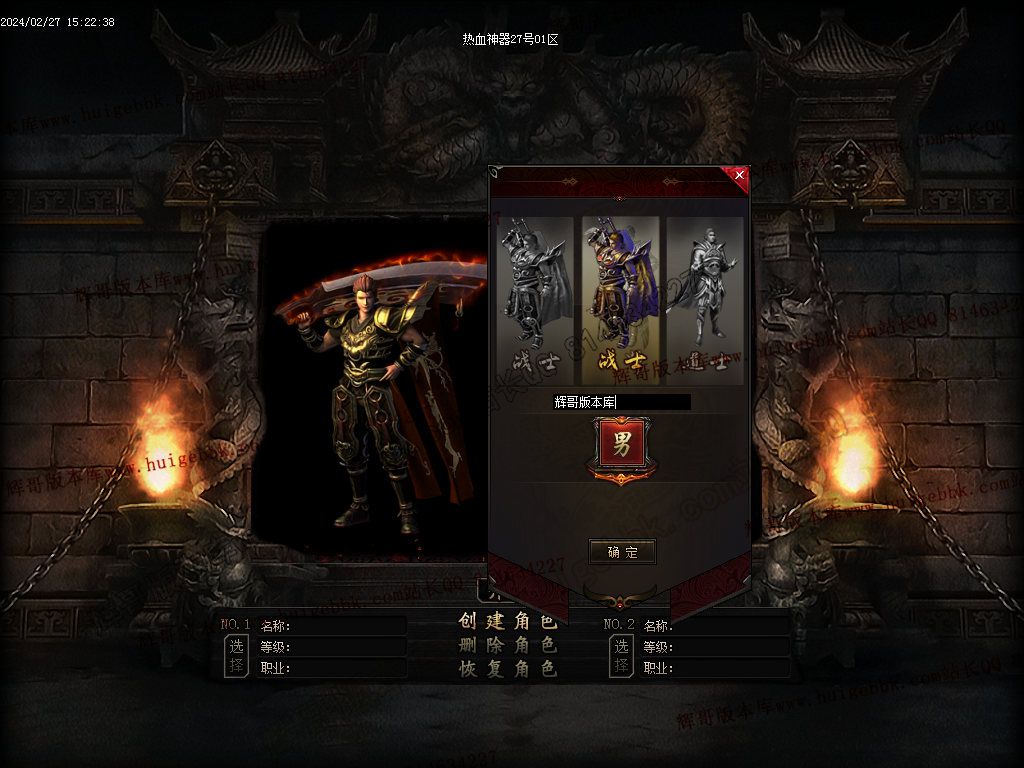The height and width of the screenshot is (768, 1024).
Task: Click the 选择 button for slot NO.1
Action: point(235,656)
